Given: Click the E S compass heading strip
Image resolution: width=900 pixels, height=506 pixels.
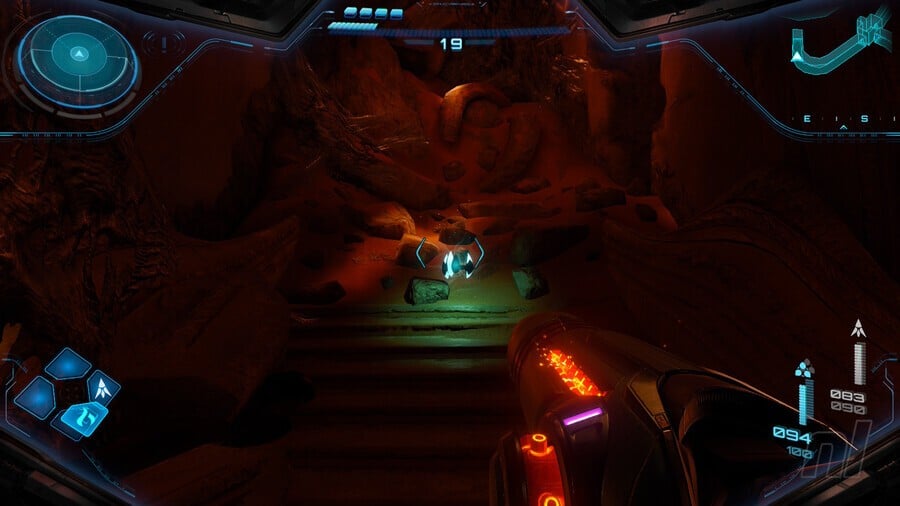Looking at the screenshot, I should (842, 119).
